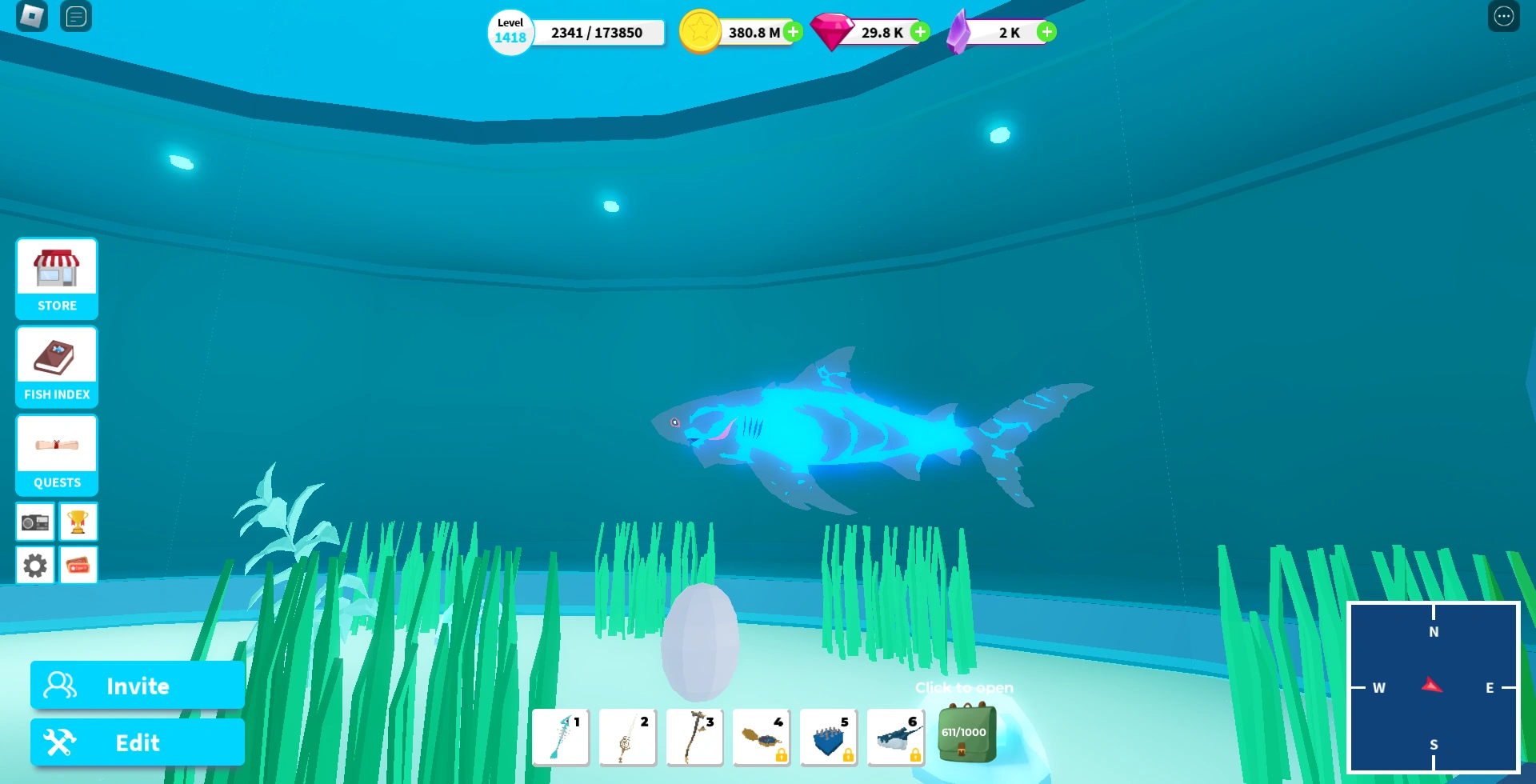Click the locked item in slot 4
Image resolution: width=1536 pixels, height=784 pixels.
(x=762, y=736)
